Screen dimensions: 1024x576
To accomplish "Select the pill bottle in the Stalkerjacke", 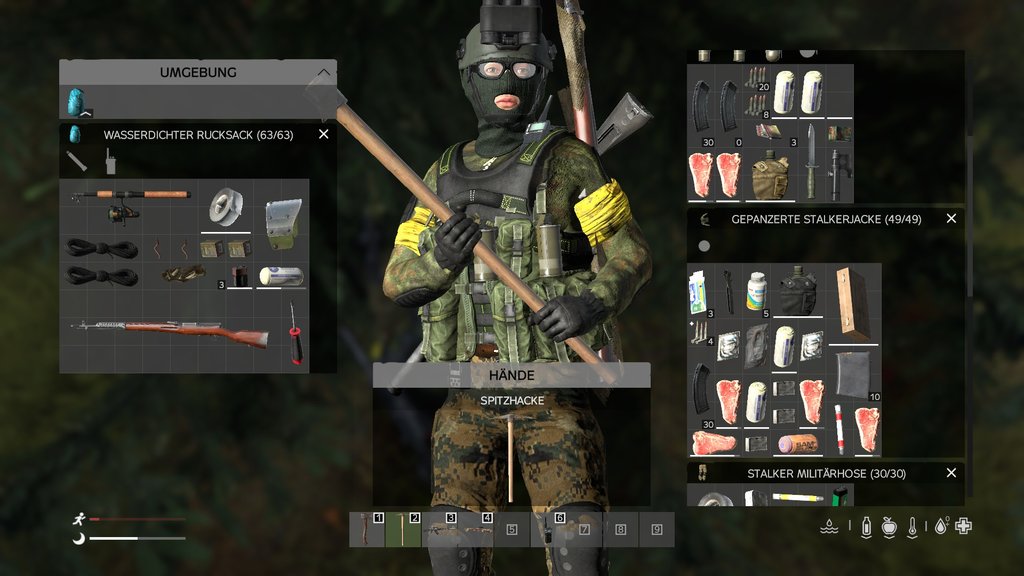I will click(756, 292).
